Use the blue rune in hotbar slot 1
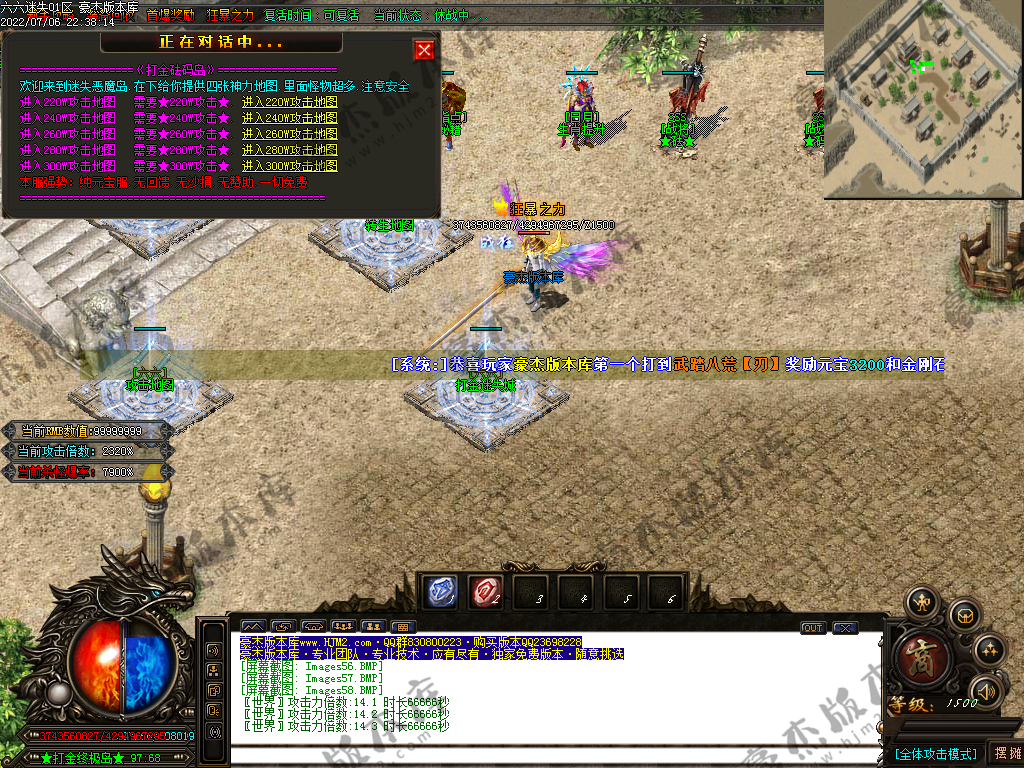1024x768 pixels. [x=438, y=591]
